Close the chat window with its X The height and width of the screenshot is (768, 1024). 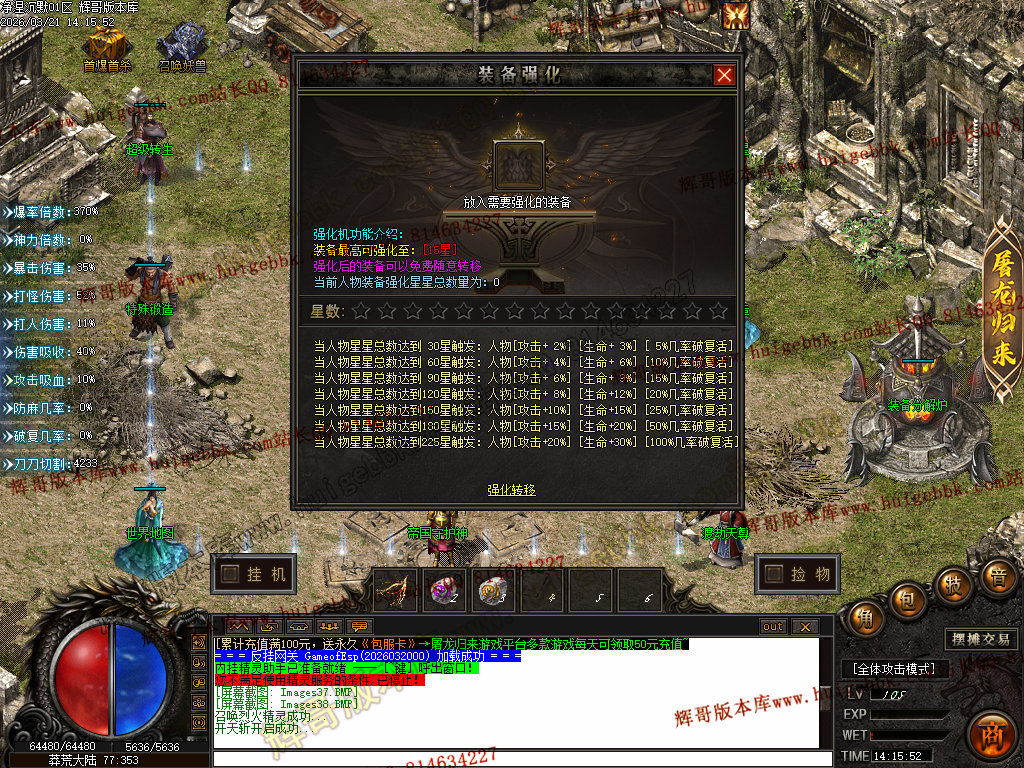click(x=804, y=627)
